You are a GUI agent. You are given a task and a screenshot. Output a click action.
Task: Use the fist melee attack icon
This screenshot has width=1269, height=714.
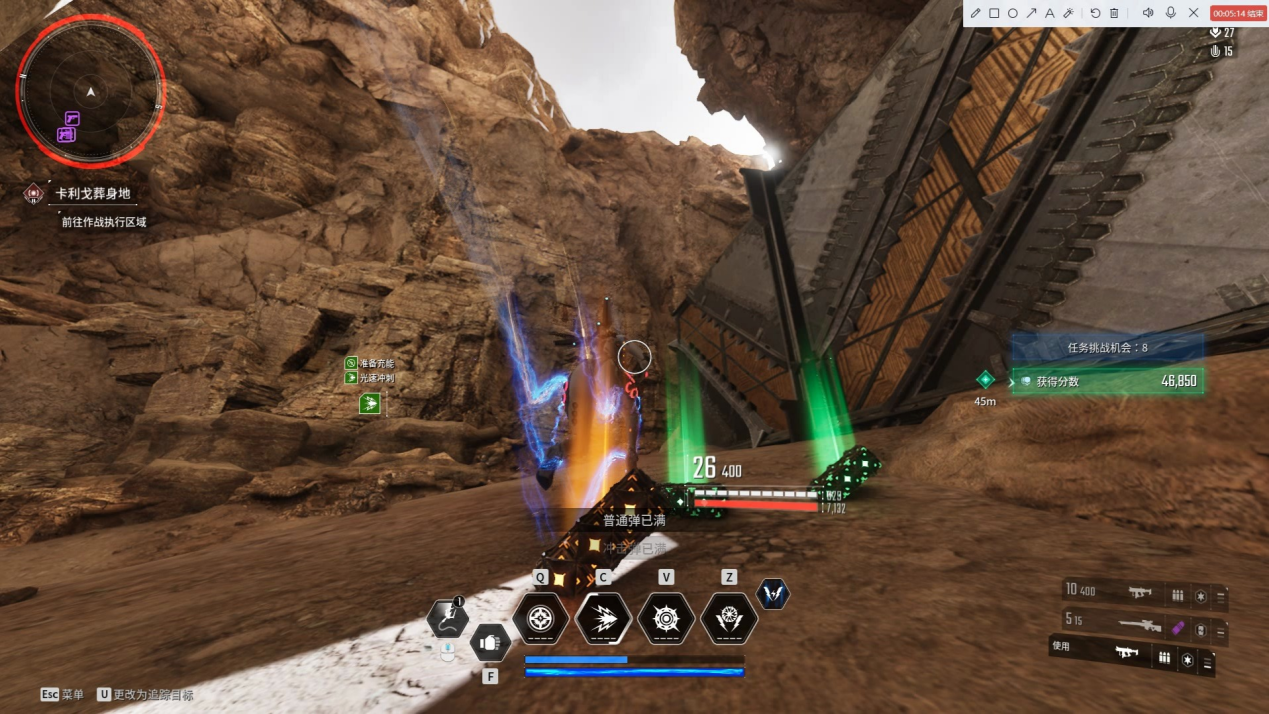(490, 643)
